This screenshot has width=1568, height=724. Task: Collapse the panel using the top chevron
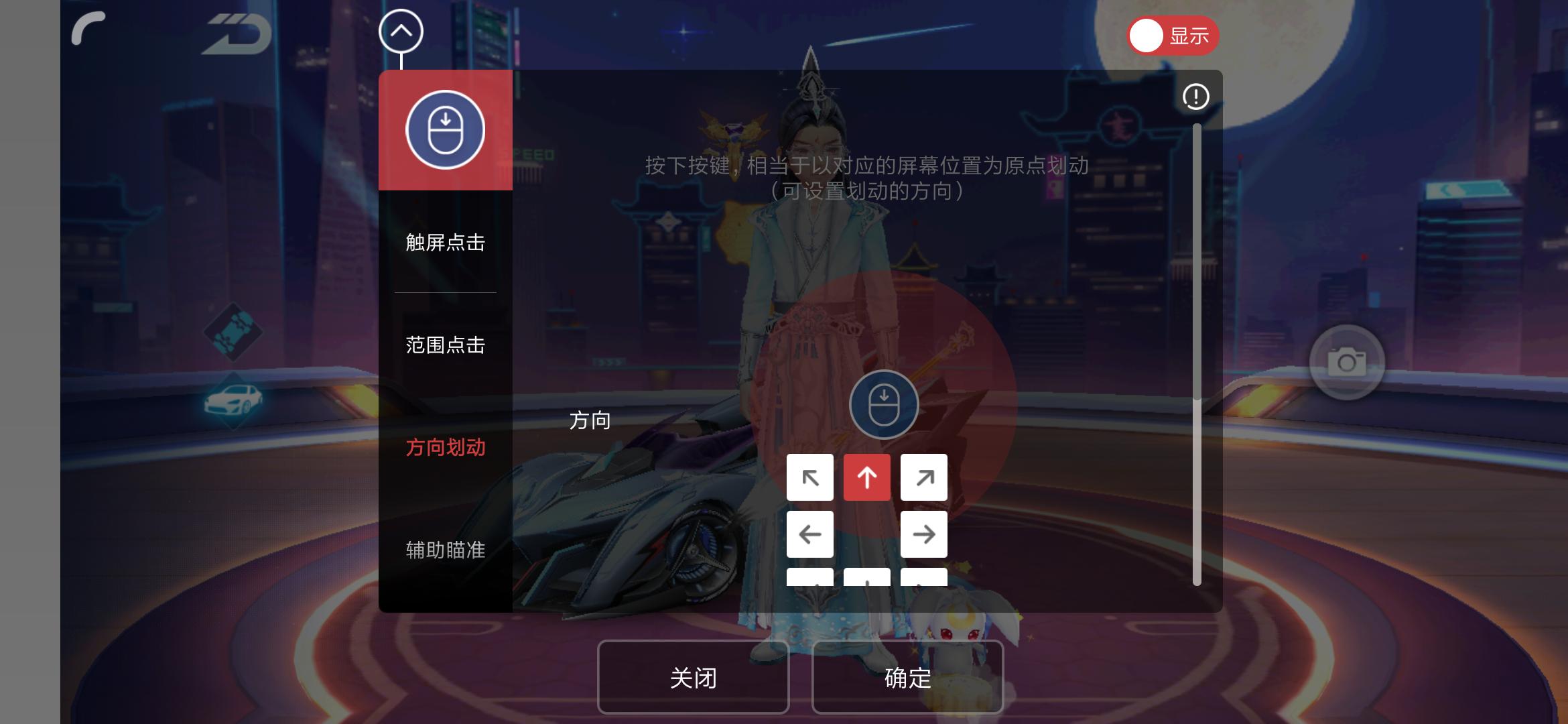[401, 30]
